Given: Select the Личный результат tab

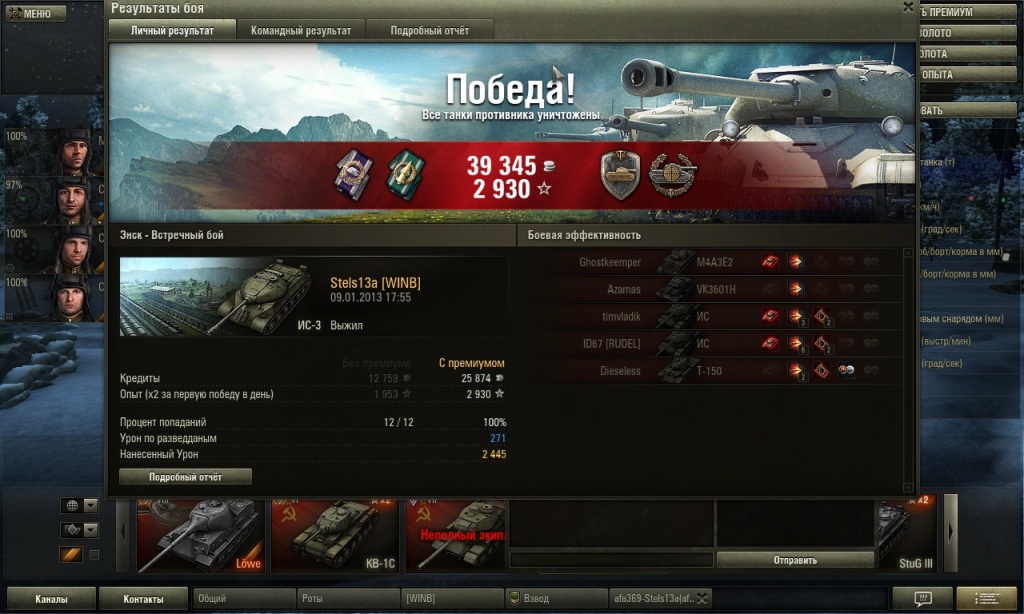Looking at the screenshot, I should coord(173,31).
